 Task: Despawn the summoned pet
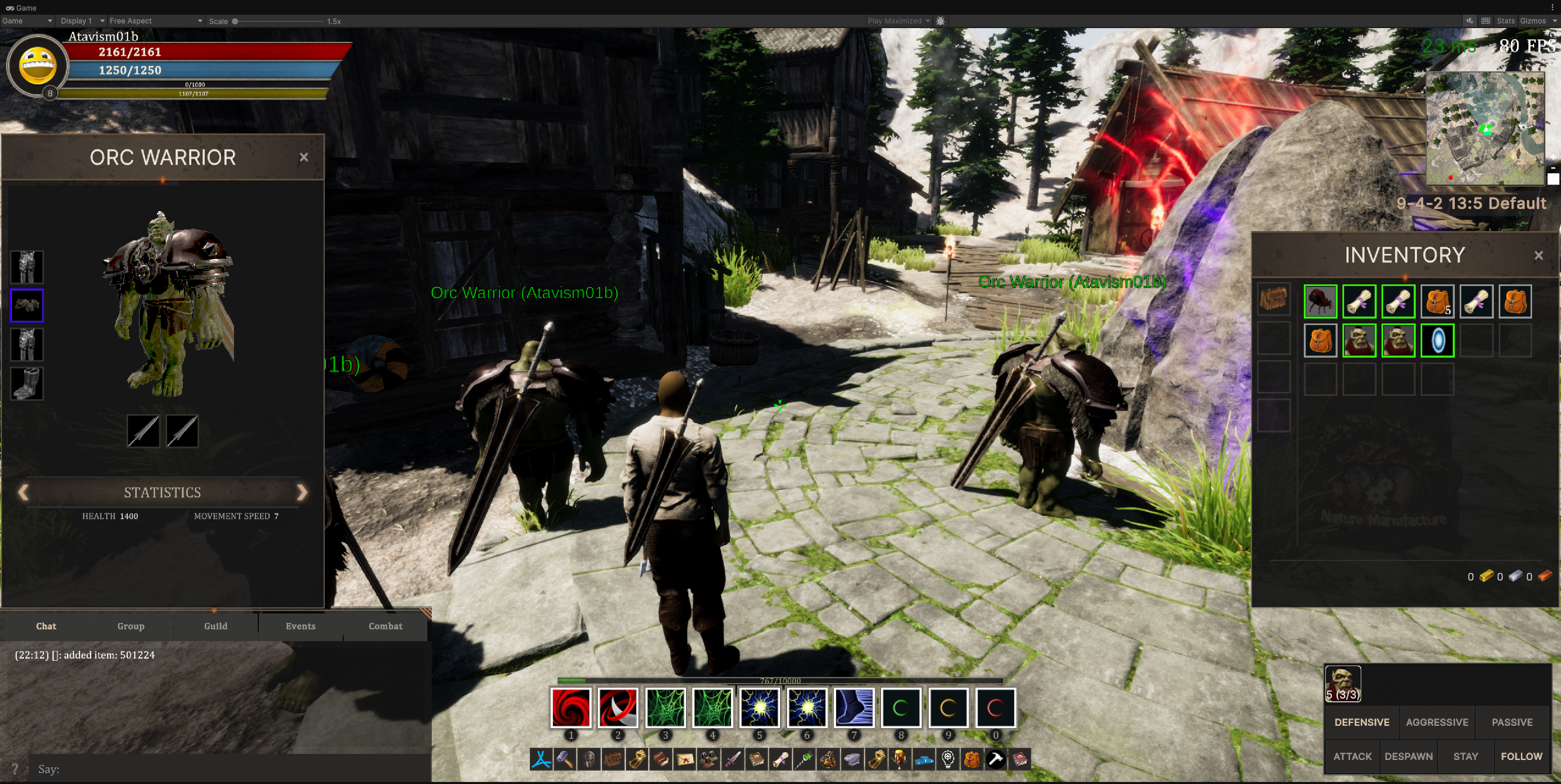(1408, 756)
